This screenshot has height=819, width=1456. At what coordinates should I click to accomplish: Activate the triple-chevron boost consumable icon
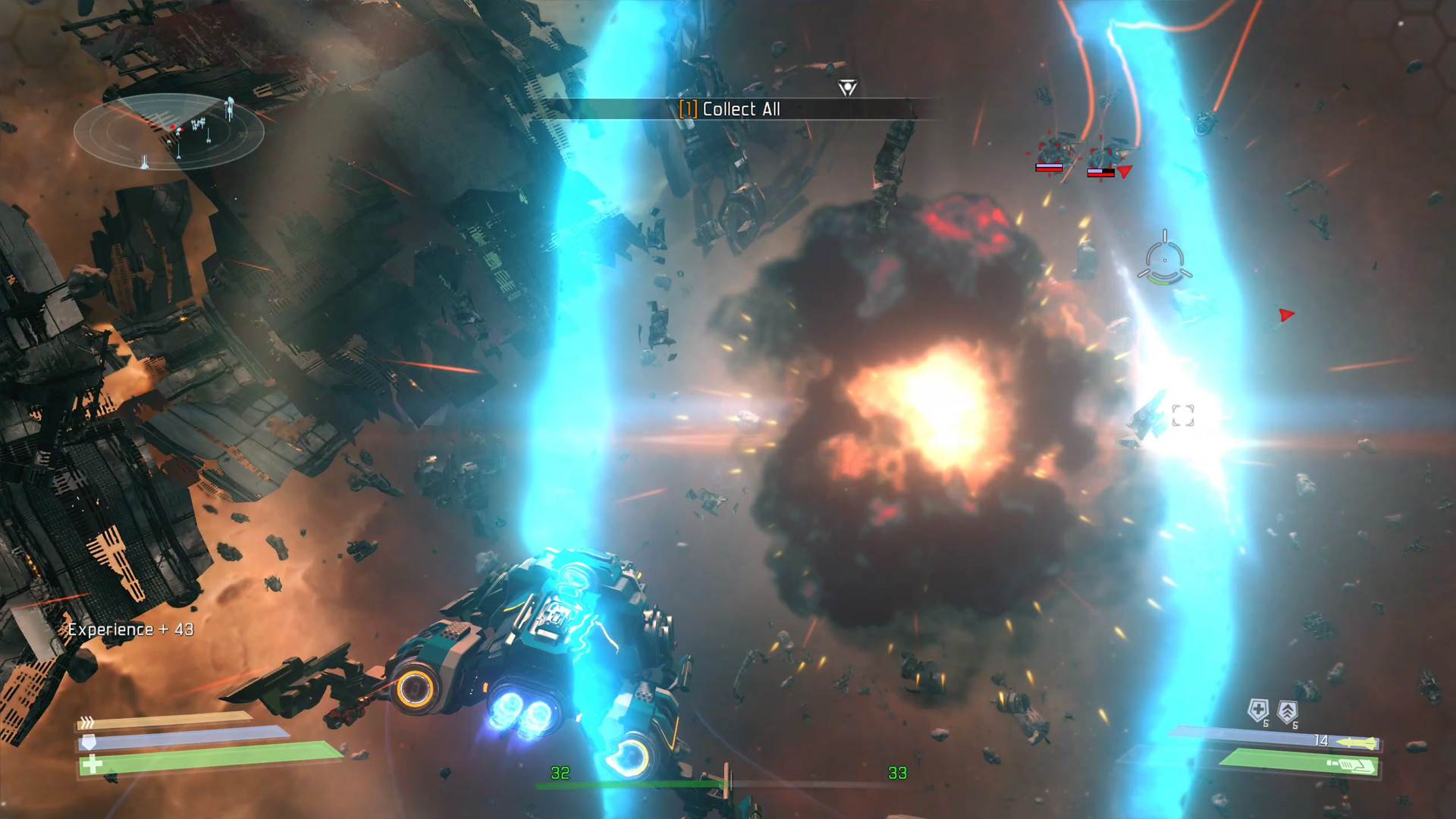pos(1288,711)
